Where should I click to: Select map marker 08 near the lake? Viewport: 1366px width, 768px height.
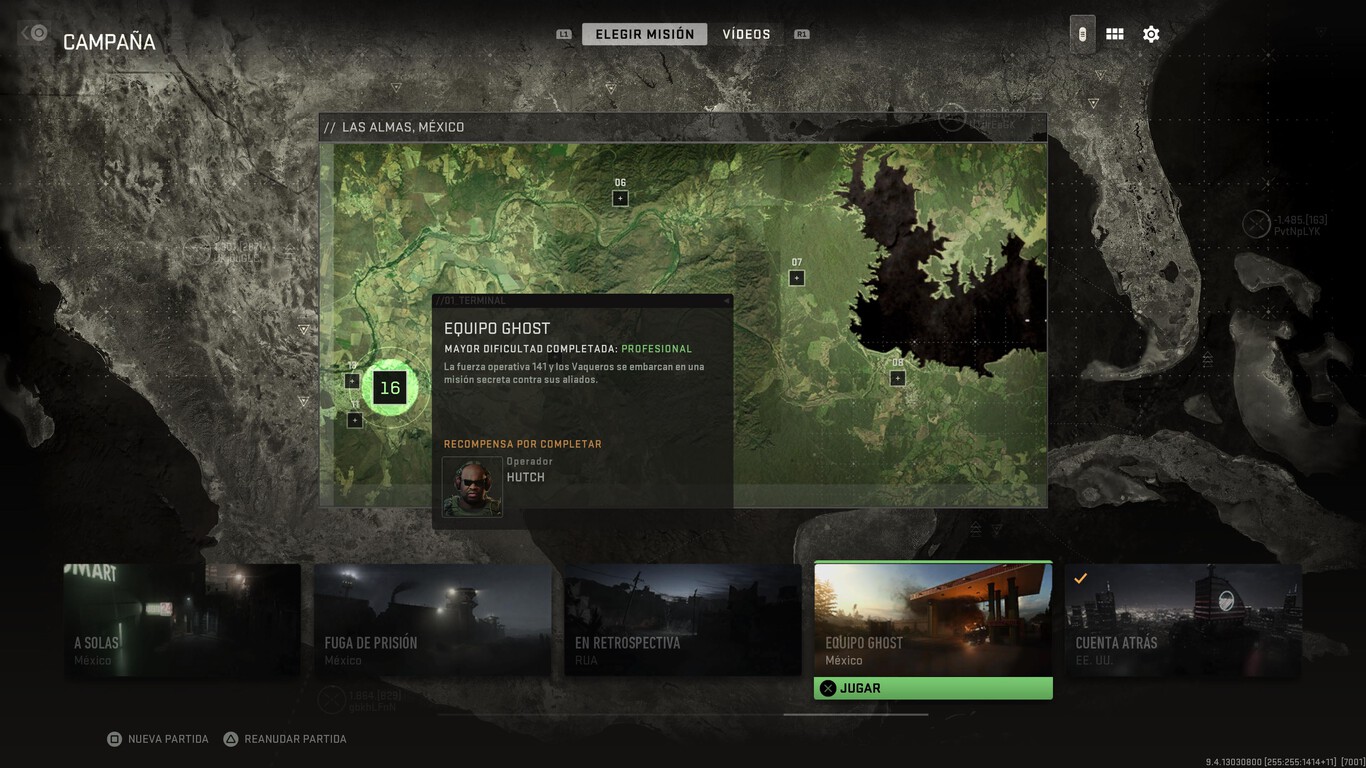pyautogui.click(x=895, y=378)
